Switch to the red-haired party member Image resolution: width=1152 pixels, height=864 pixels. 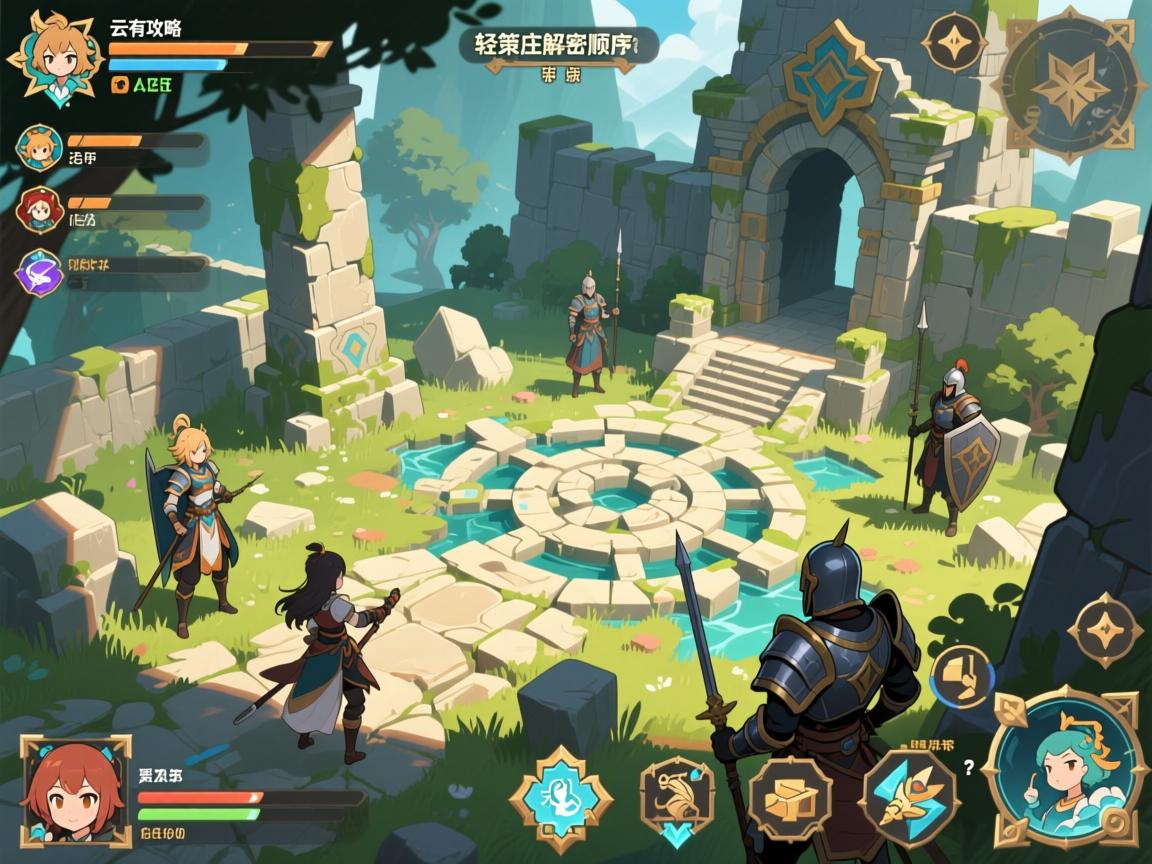40,210
